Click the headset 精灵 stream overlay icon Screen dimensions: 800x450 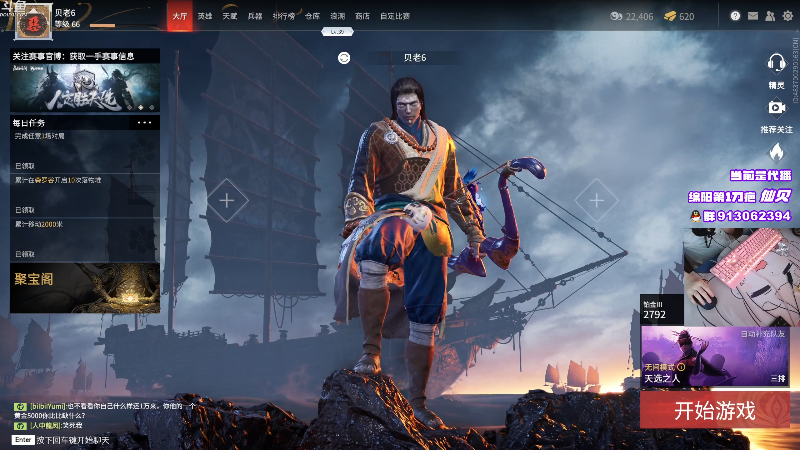coord(776,62)
